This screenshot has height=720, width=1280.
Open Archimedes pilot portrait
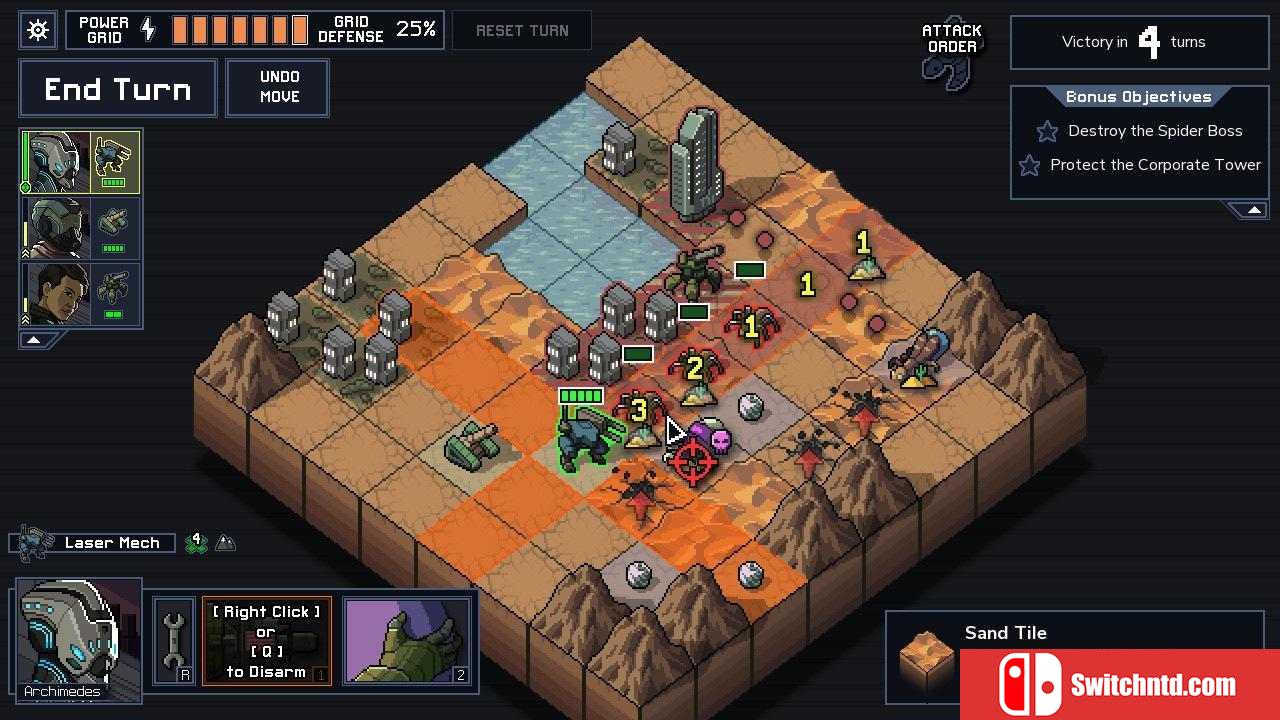click(x=78, y=638)
